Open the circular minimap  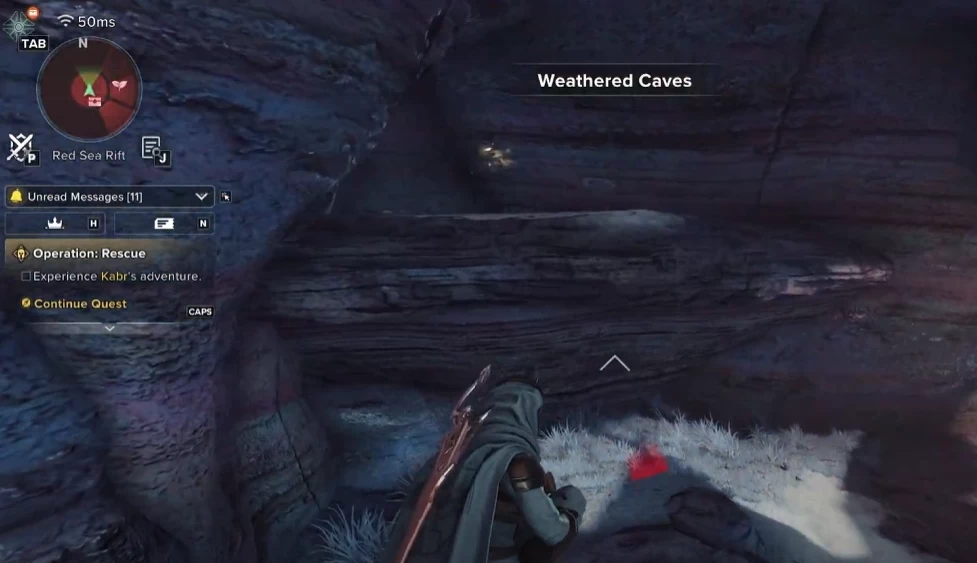point(89,89)
